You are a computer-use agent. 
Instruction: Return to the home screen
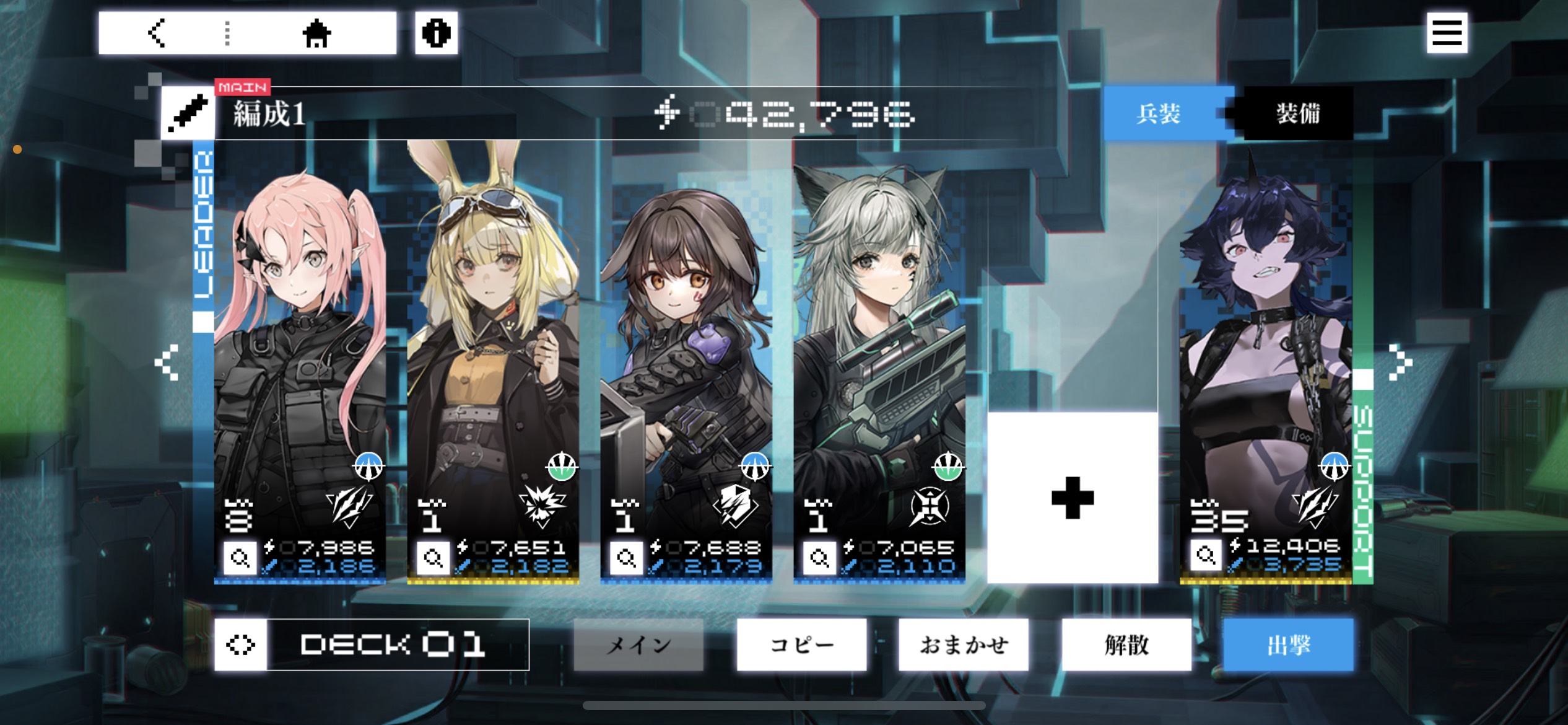(x=316, y=33)
